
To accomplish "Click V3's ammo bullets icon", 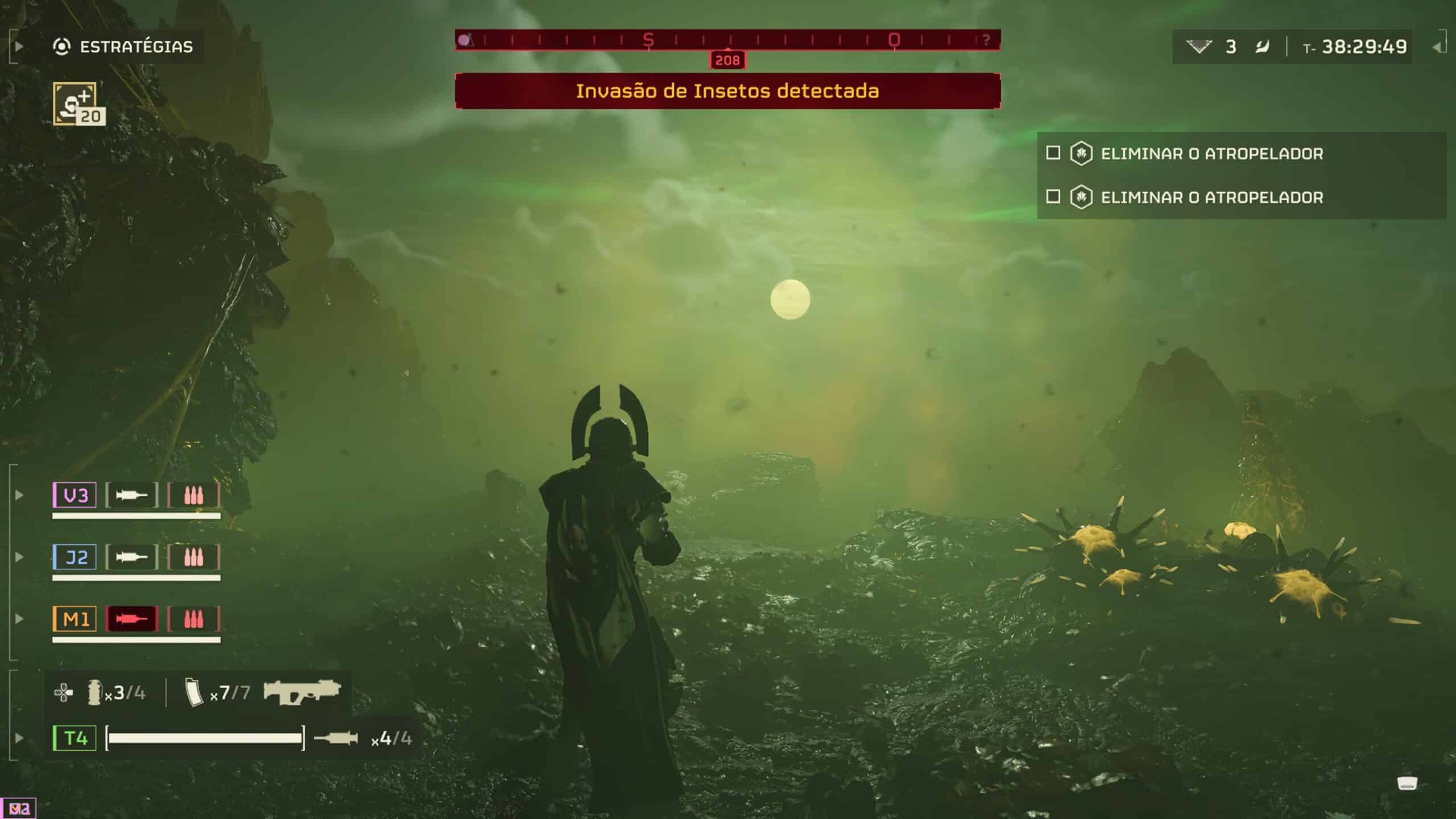I will tap(193, 495).
